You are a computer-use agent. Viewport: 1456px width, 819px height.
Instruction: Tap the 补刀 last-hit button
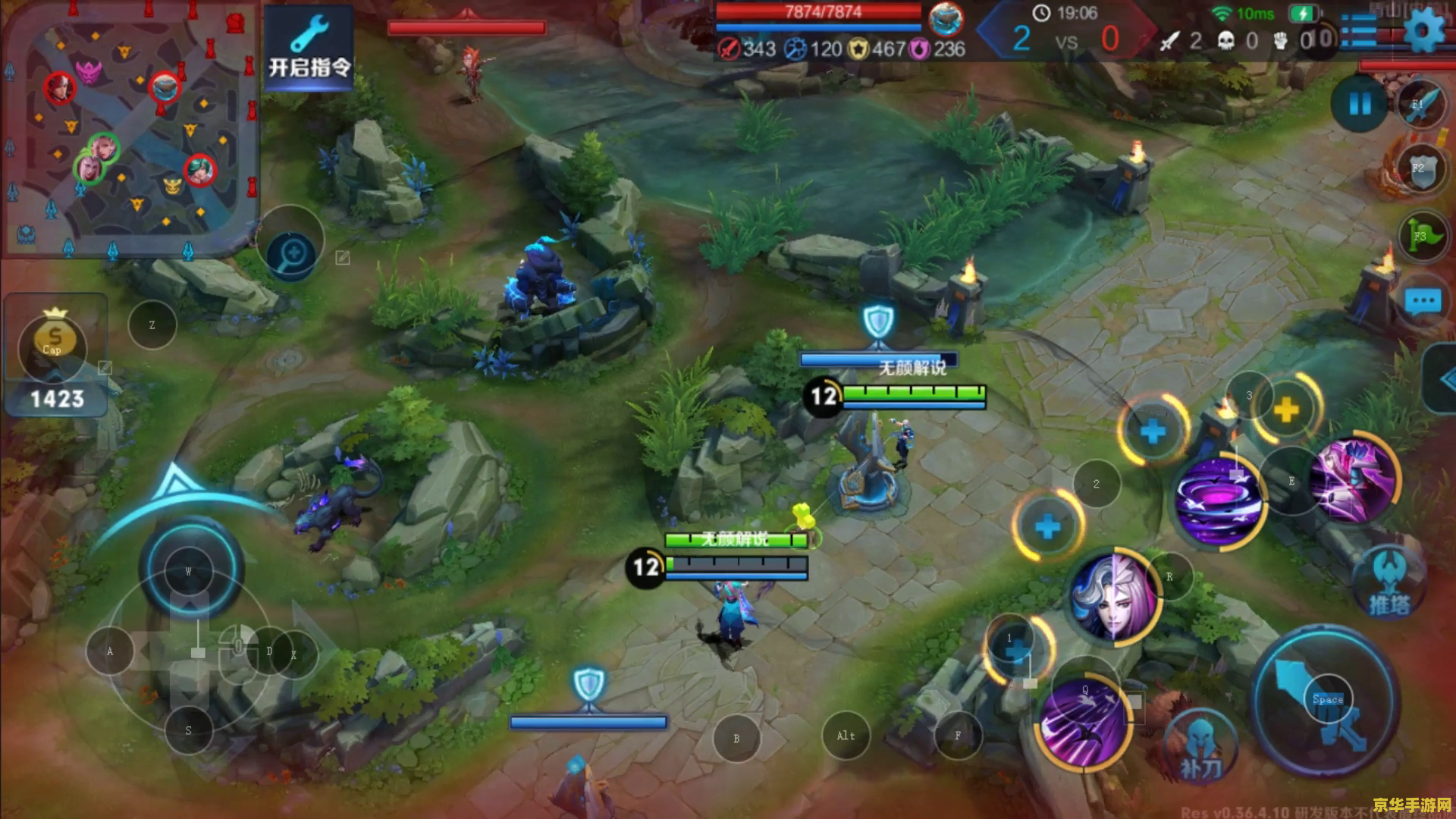pos(1200,749)
